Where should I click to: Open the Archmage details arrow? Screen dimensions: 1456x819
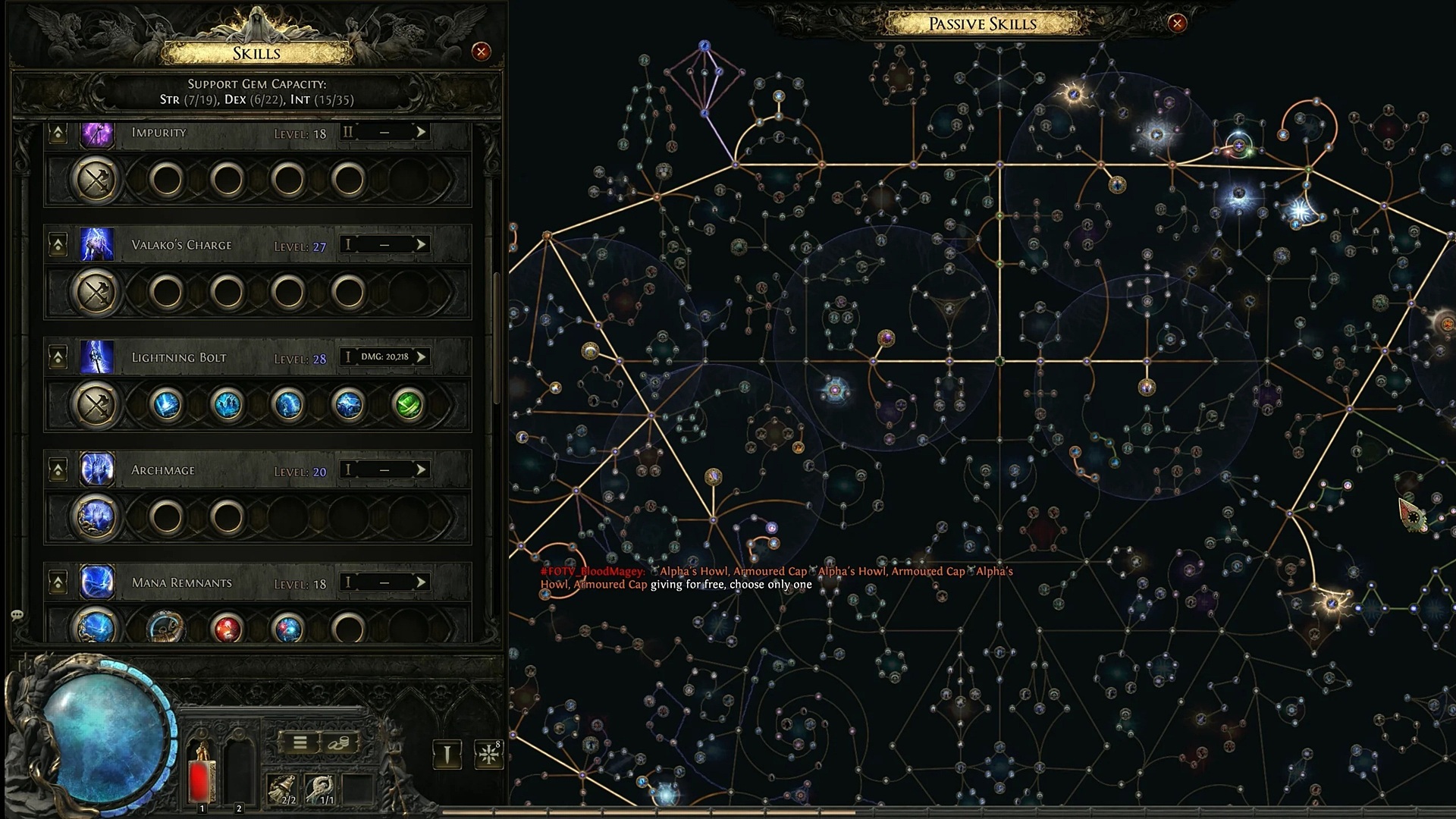(421, 469)
